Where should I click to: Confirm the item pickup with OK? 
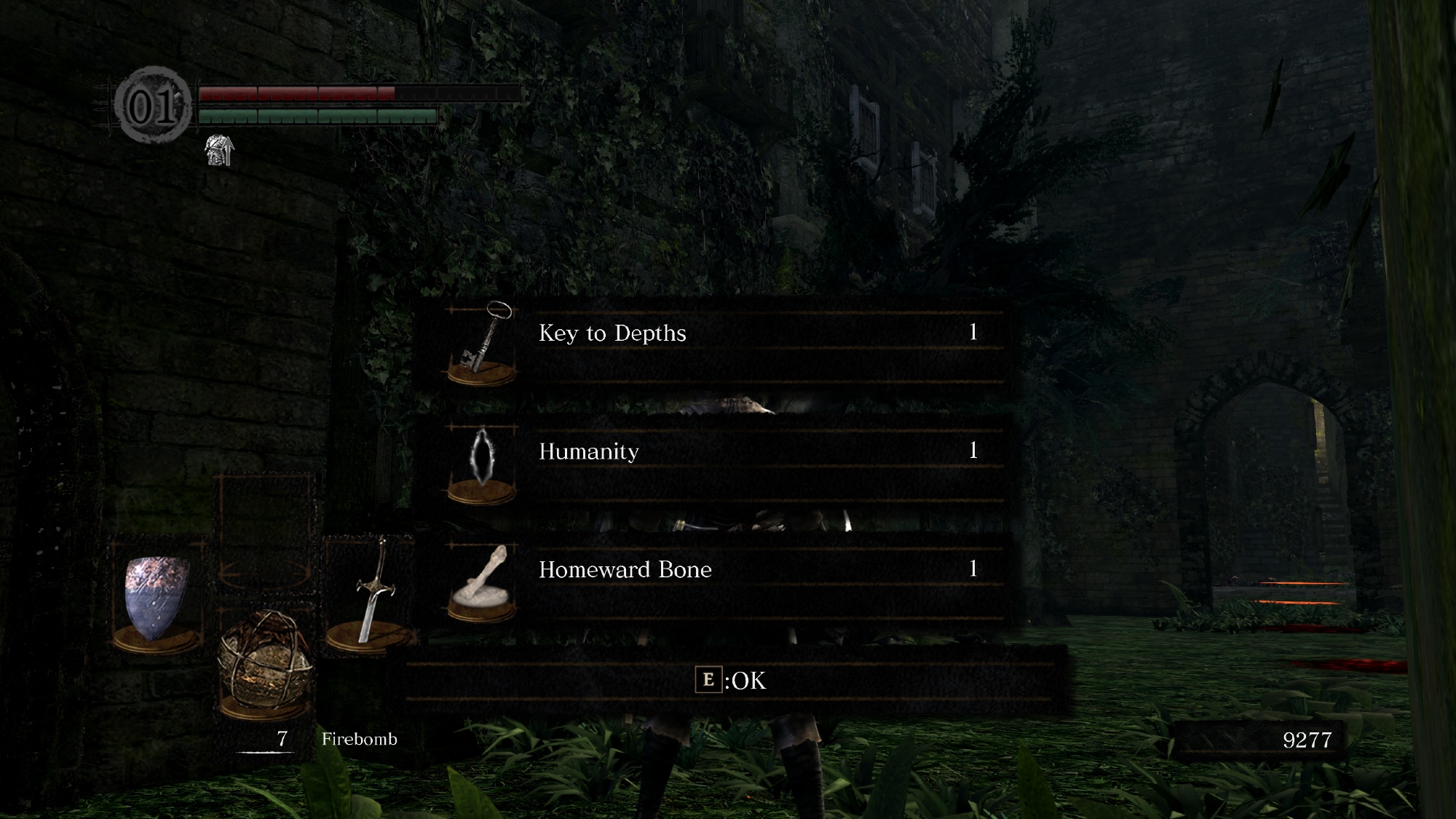coord(731,681)
